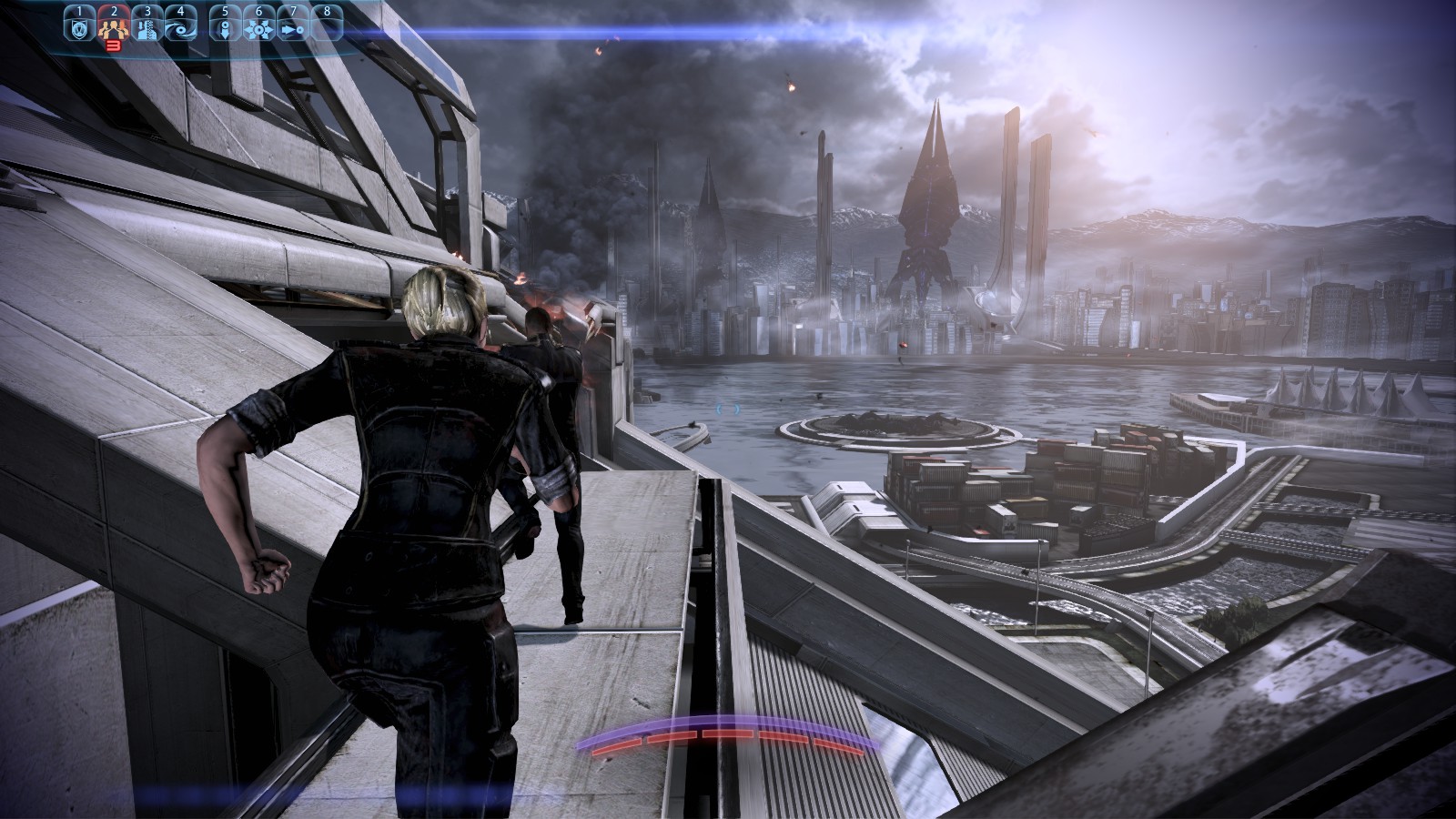Activate the shield badge power in slot 1
The height and width of the screenshot is (819, 1456).
click(79, 28)
